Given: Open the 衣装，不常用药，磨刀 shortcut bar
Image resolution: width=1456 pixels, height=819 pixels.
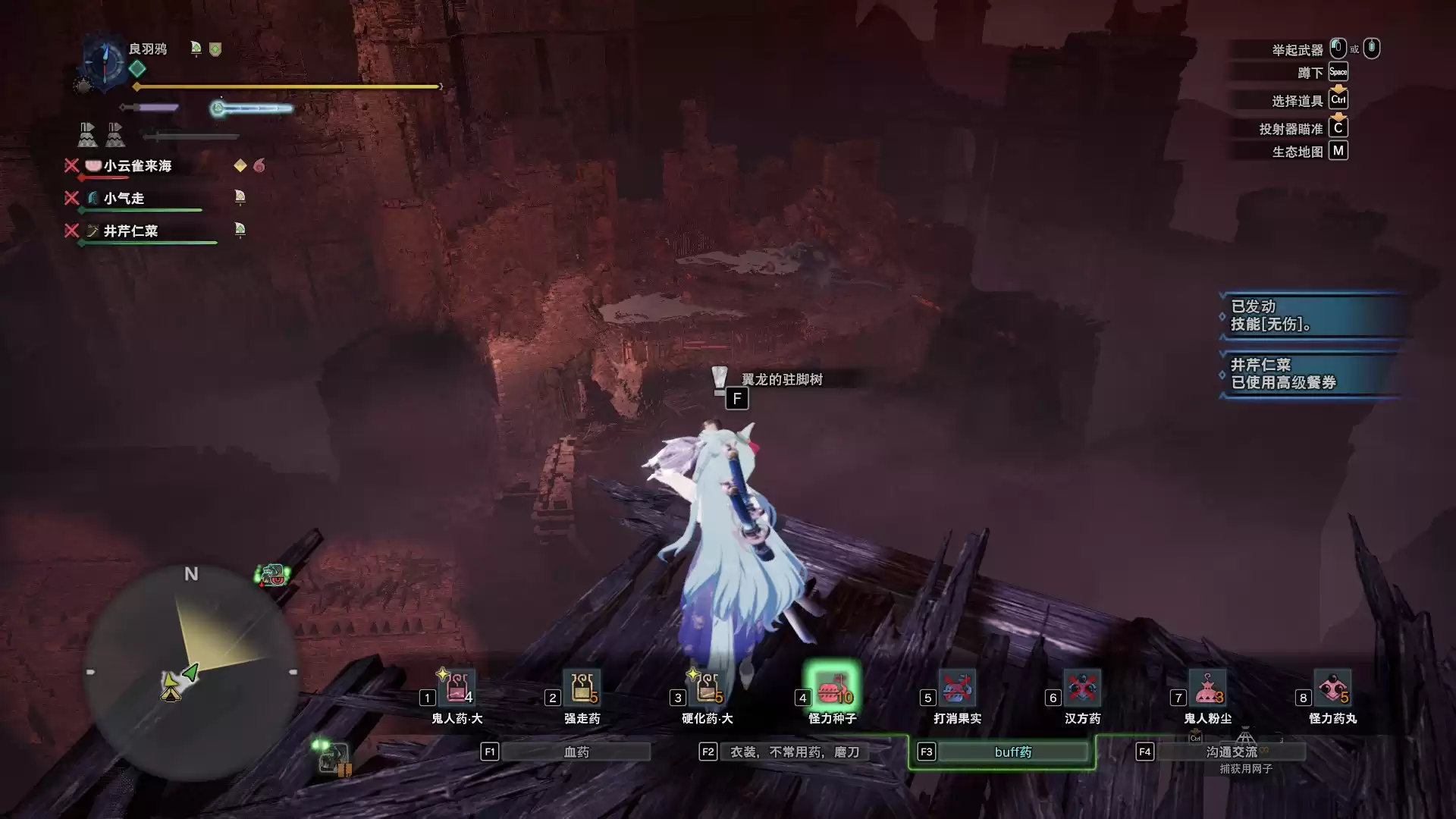Looking at the screenshot, I should (x=794, y=752).
